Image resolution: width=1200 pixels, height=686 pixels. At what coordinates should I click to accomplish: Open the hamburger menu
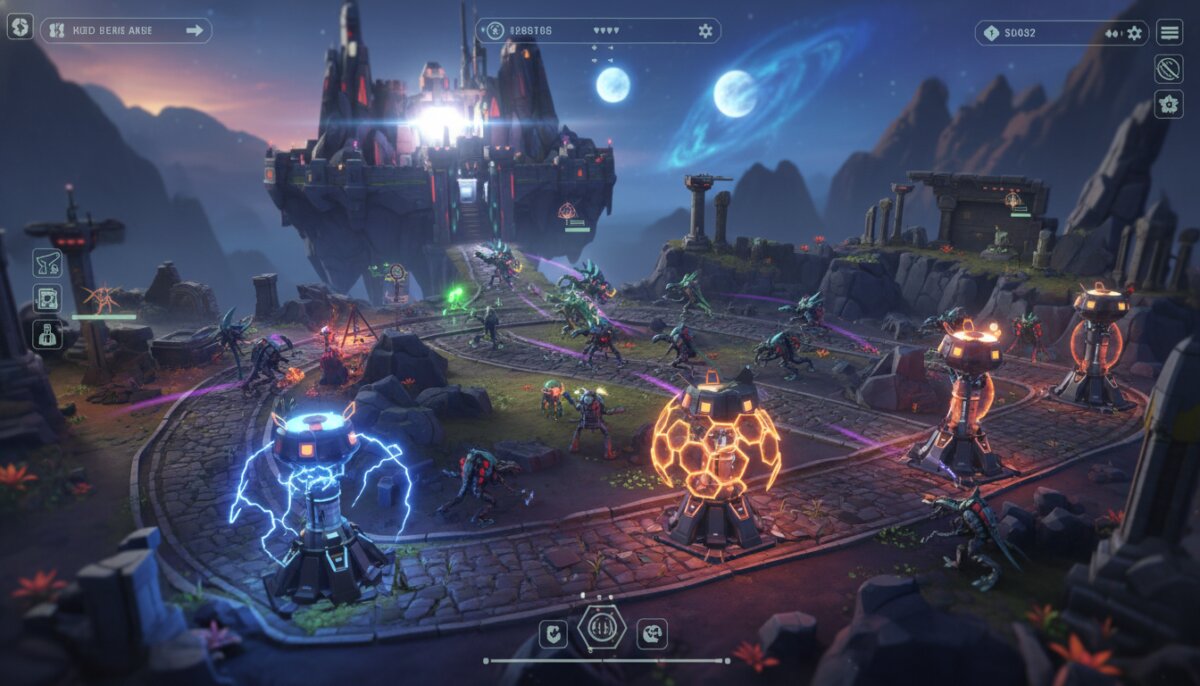pos(1169,32)
